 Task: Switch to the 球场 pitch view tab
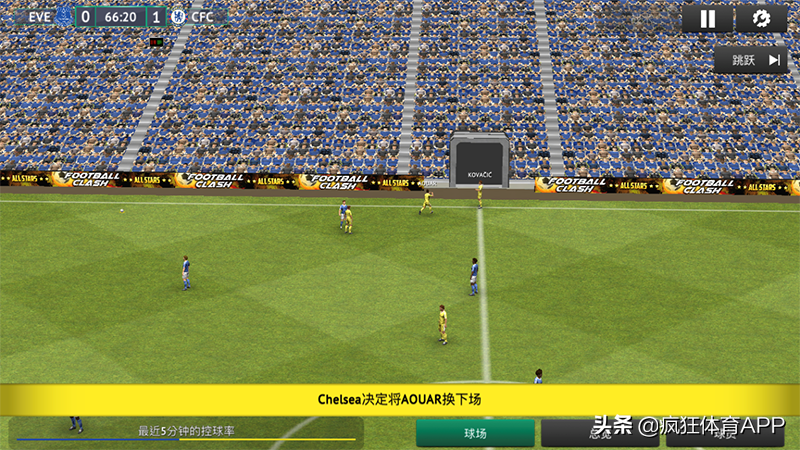pos(475,433)
